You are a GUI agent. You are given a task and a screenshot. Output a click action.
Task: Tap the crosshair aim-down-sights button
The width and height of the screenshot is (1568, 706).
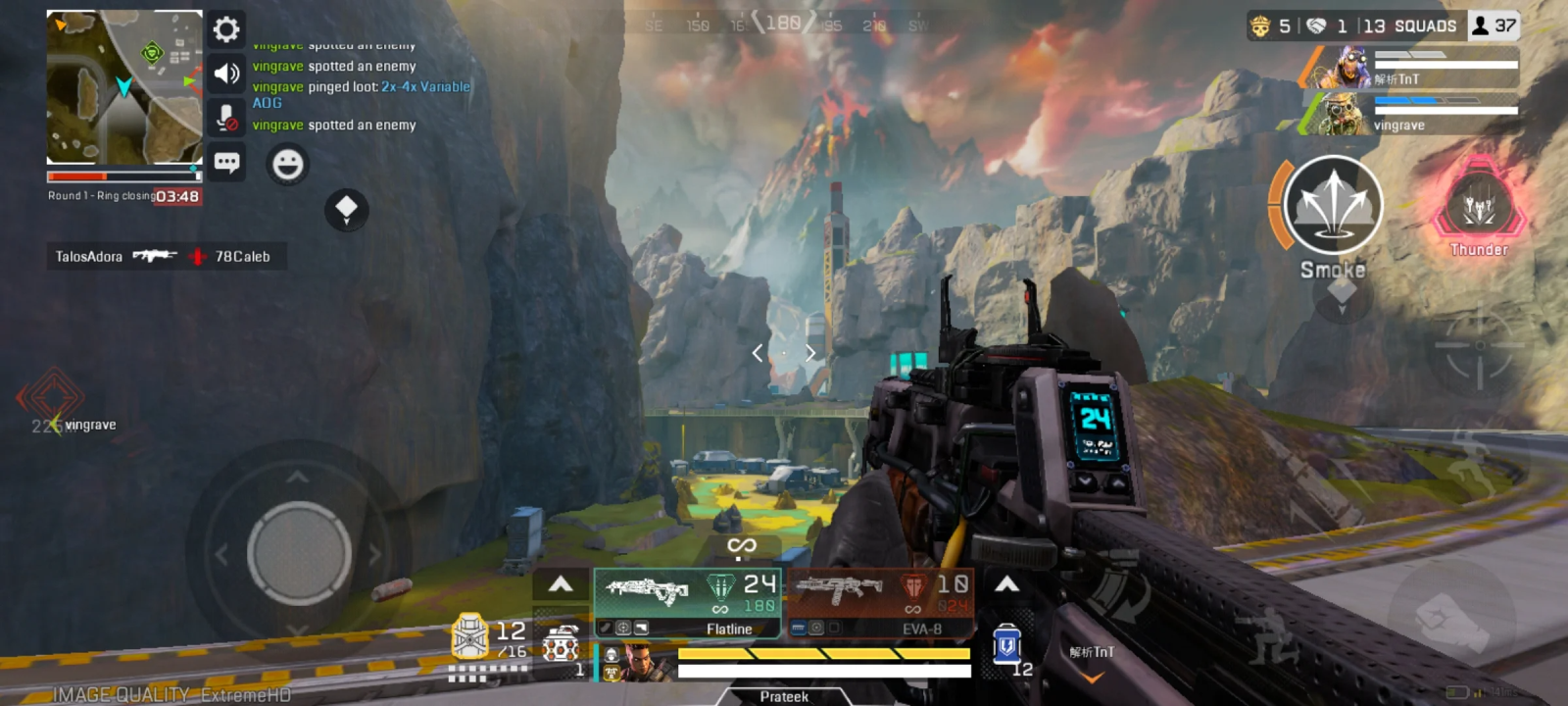(1479, 346)
